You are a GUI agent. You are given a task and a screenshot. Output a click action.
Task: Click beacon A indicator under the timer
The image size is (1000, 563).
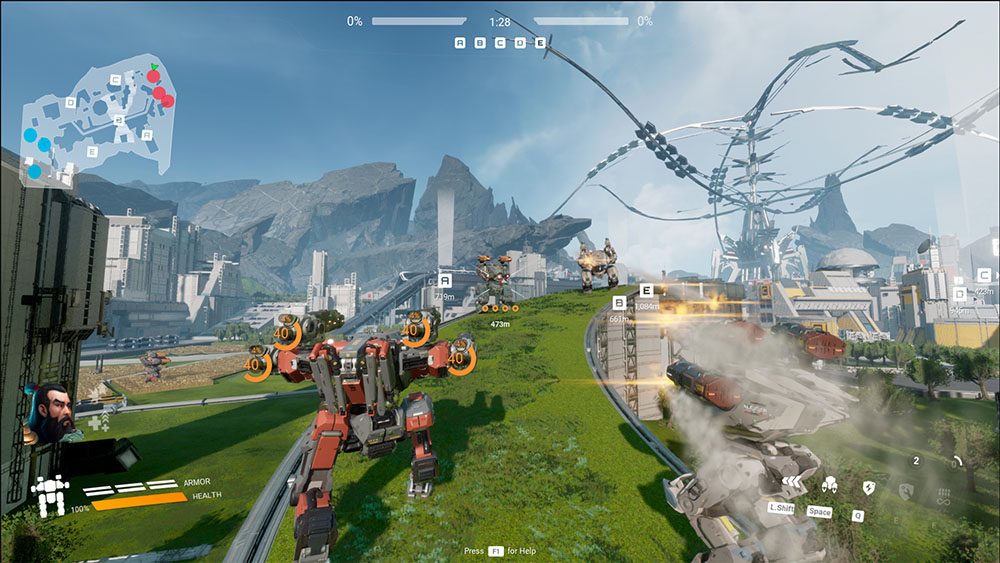[x=460, y=43]
